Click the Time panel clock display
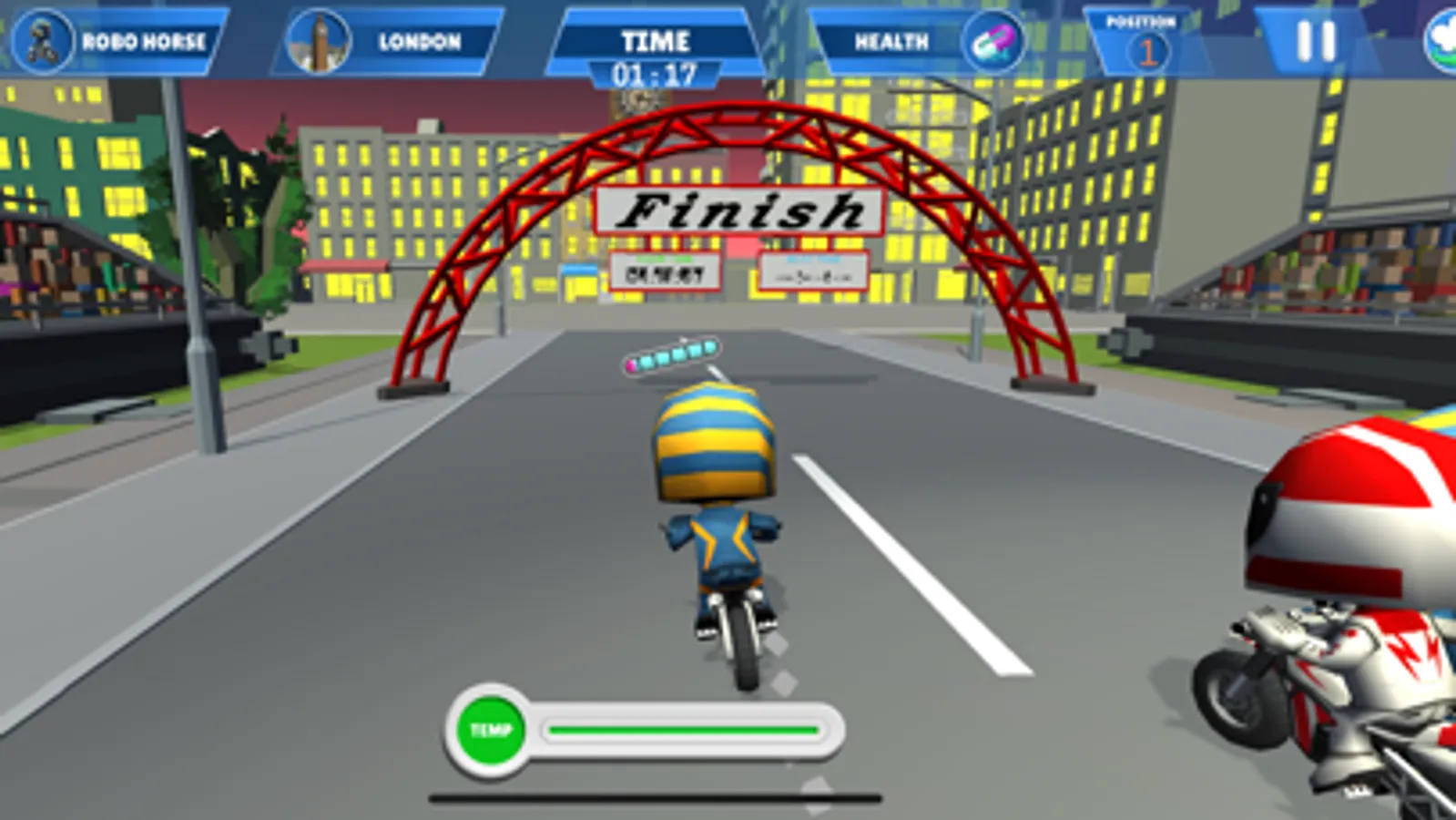The width and height of the screenshot is (1456, 820). click(657, 67)
